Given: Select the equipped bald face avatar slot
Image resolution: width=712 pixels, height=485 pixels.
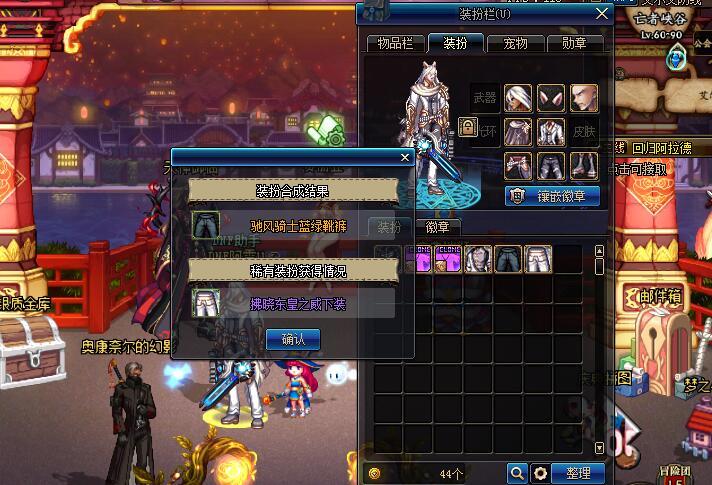Looking at the screenshot, I should 584,98.
